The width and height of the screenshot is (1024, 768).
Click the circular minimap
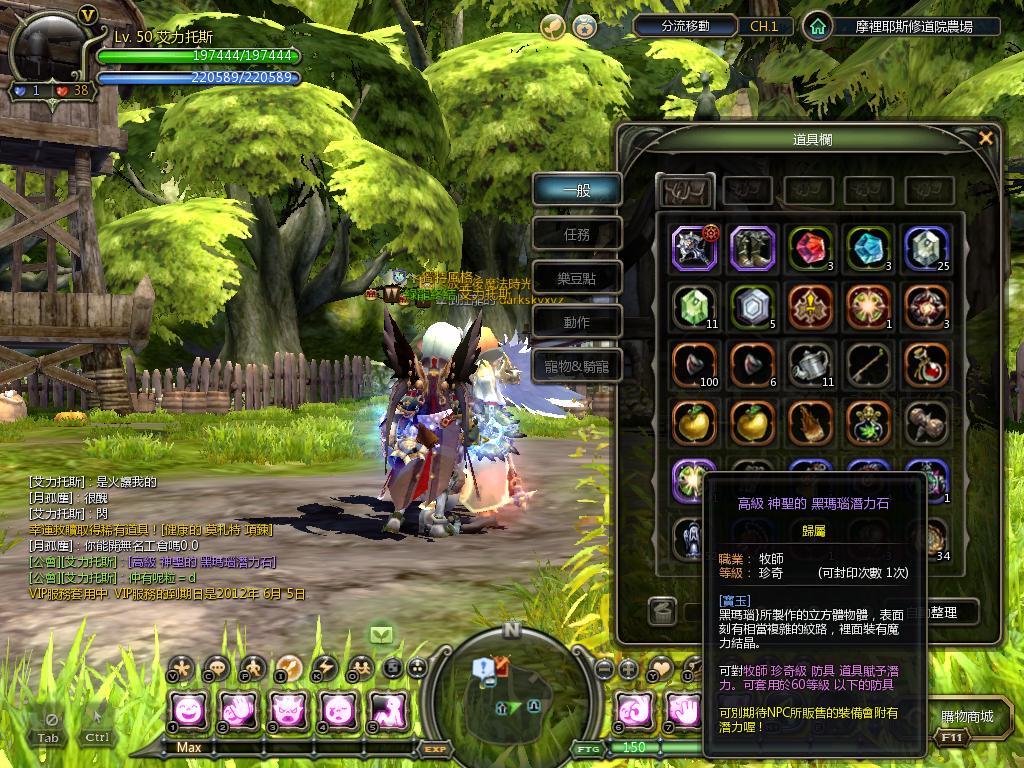tap(511, 688)
